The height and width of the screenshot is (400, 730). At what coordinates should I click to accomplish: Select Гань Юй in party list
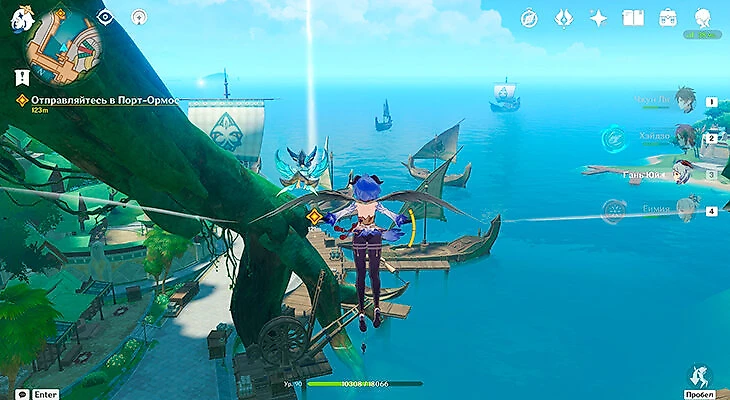pyautogui.click(x=683, y=173)
